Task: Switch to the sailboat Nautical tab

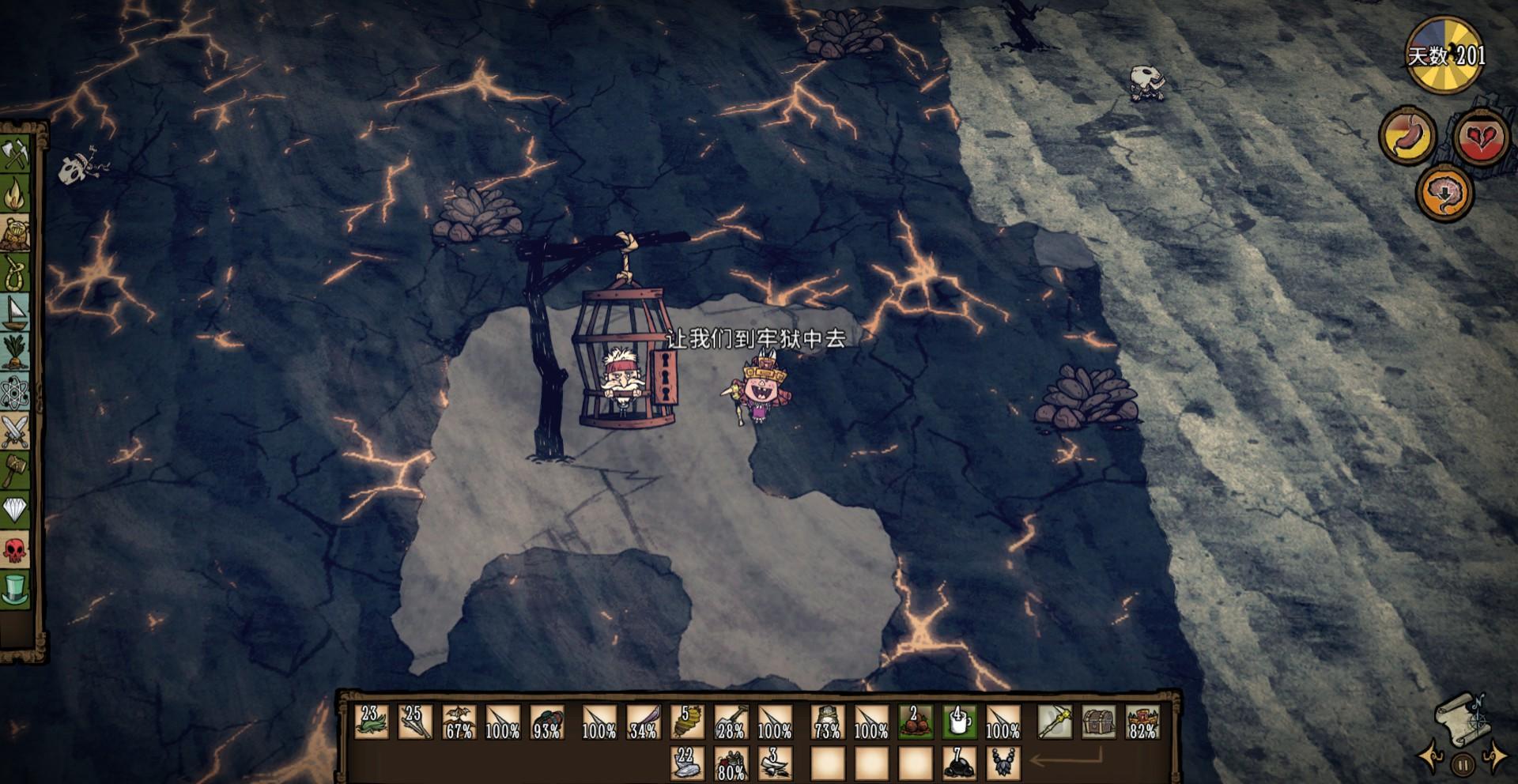Action: click(x=15, y=312)
